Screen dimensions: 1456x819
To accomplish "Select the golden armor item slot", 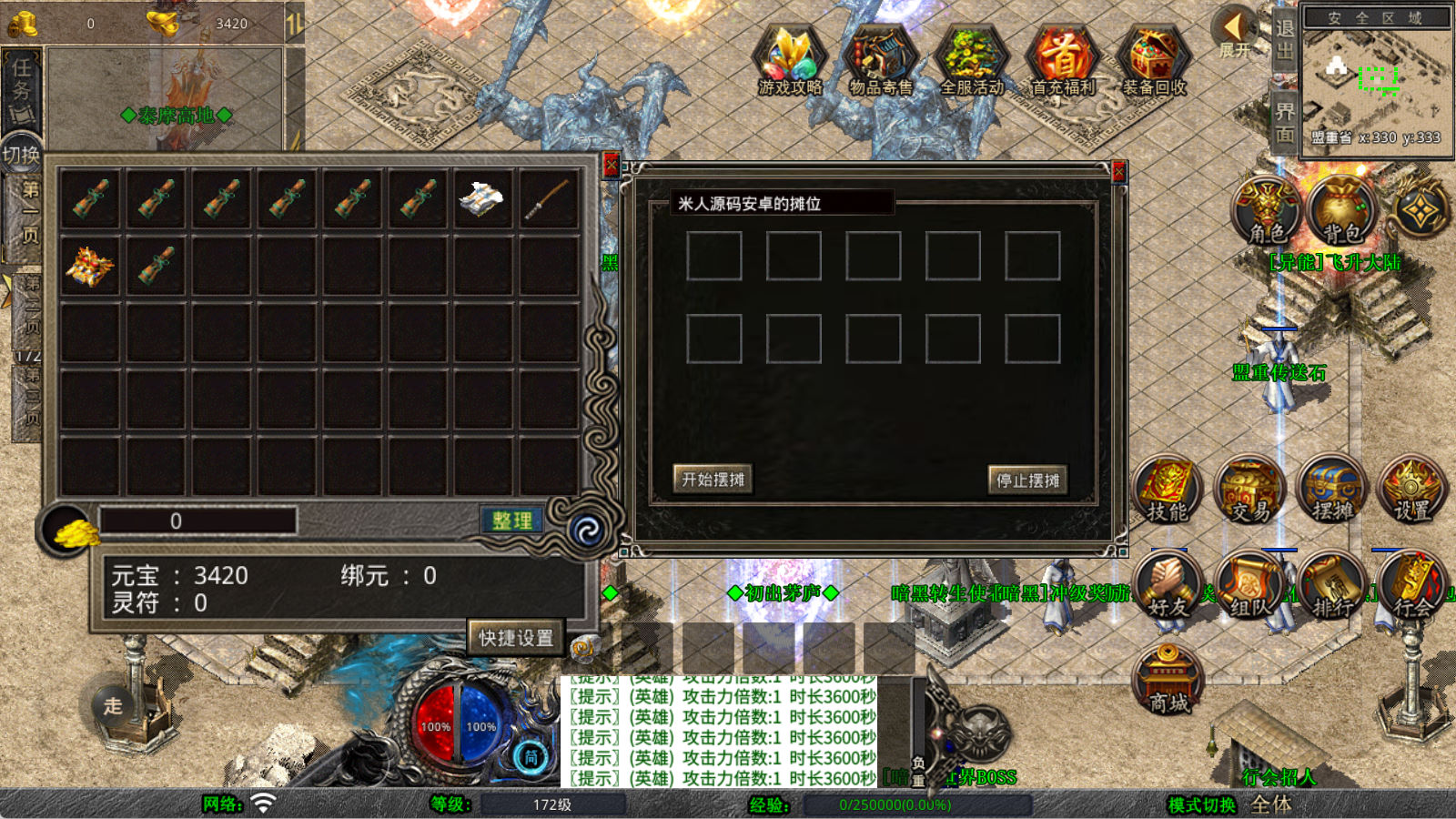I will 90,266.
